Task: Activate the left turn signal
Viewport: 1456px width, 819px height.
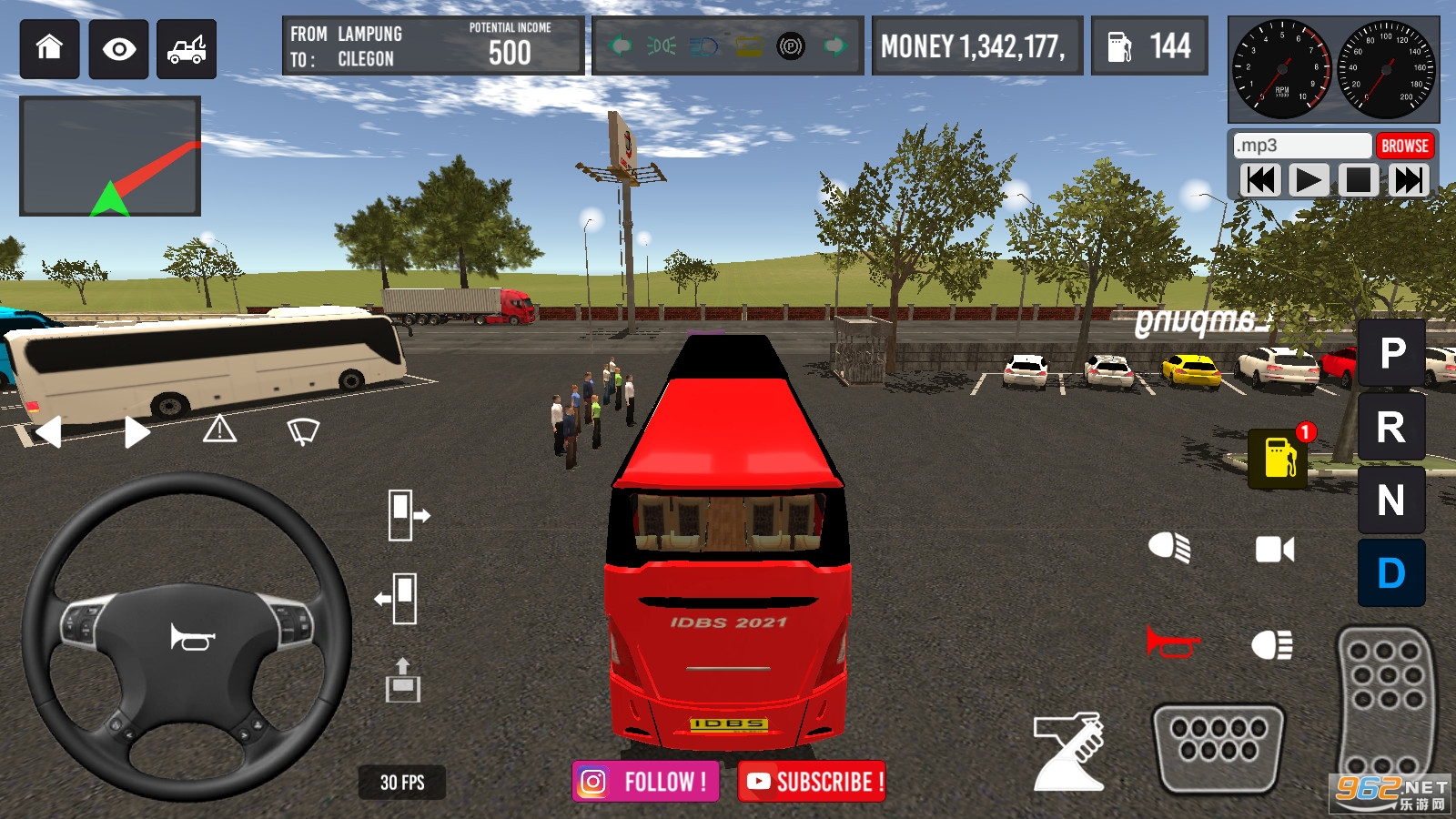Action: click(x=49, y=432)
